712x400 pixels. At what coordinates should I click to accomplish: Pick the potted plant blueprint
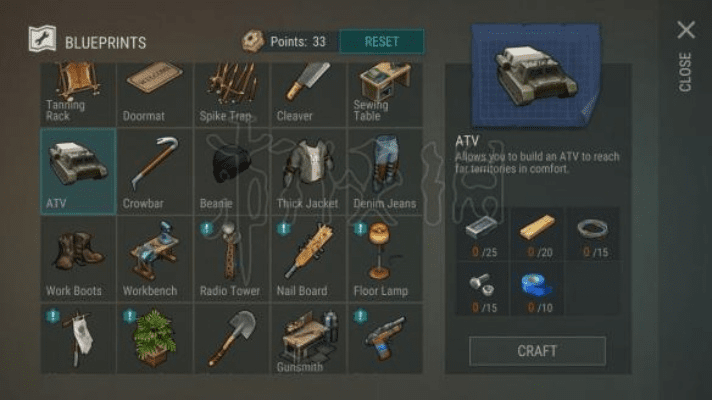point(155,340)
